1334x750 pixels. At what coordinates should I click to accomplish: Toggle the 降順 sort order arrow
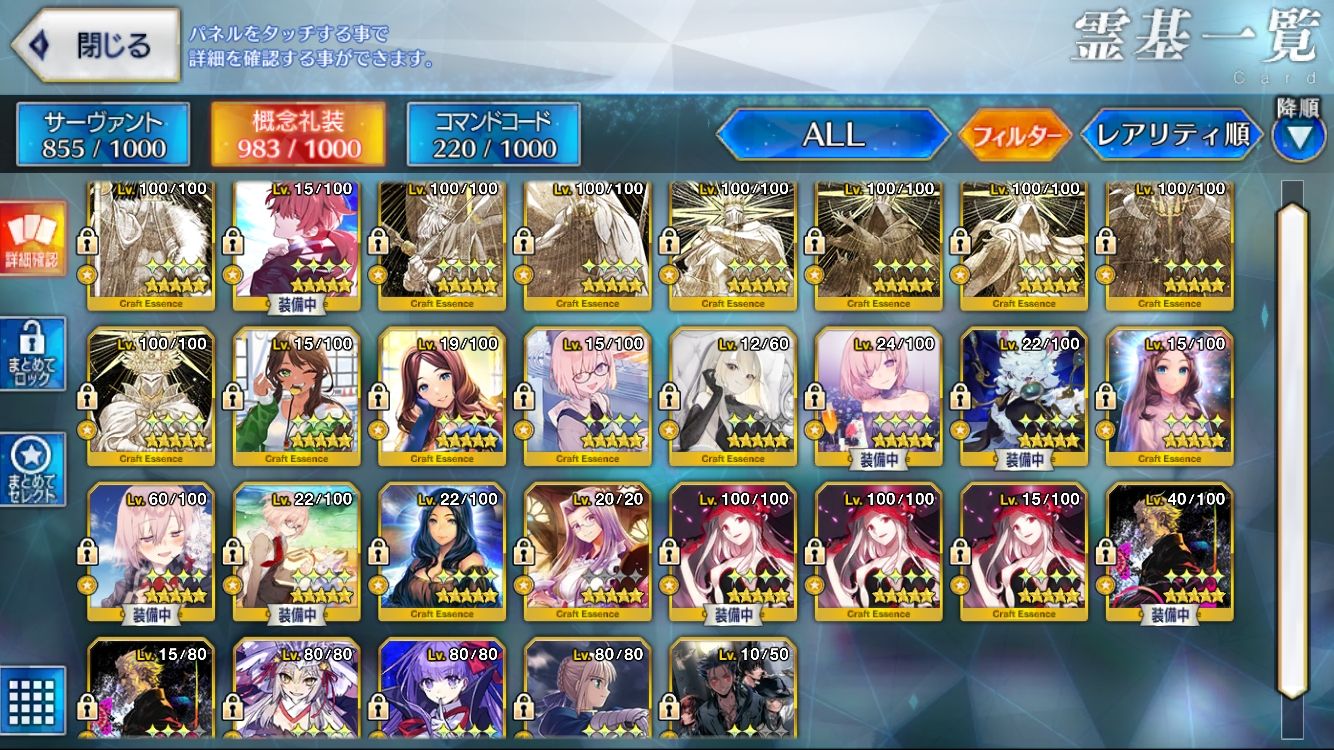tap(1298, 135)
